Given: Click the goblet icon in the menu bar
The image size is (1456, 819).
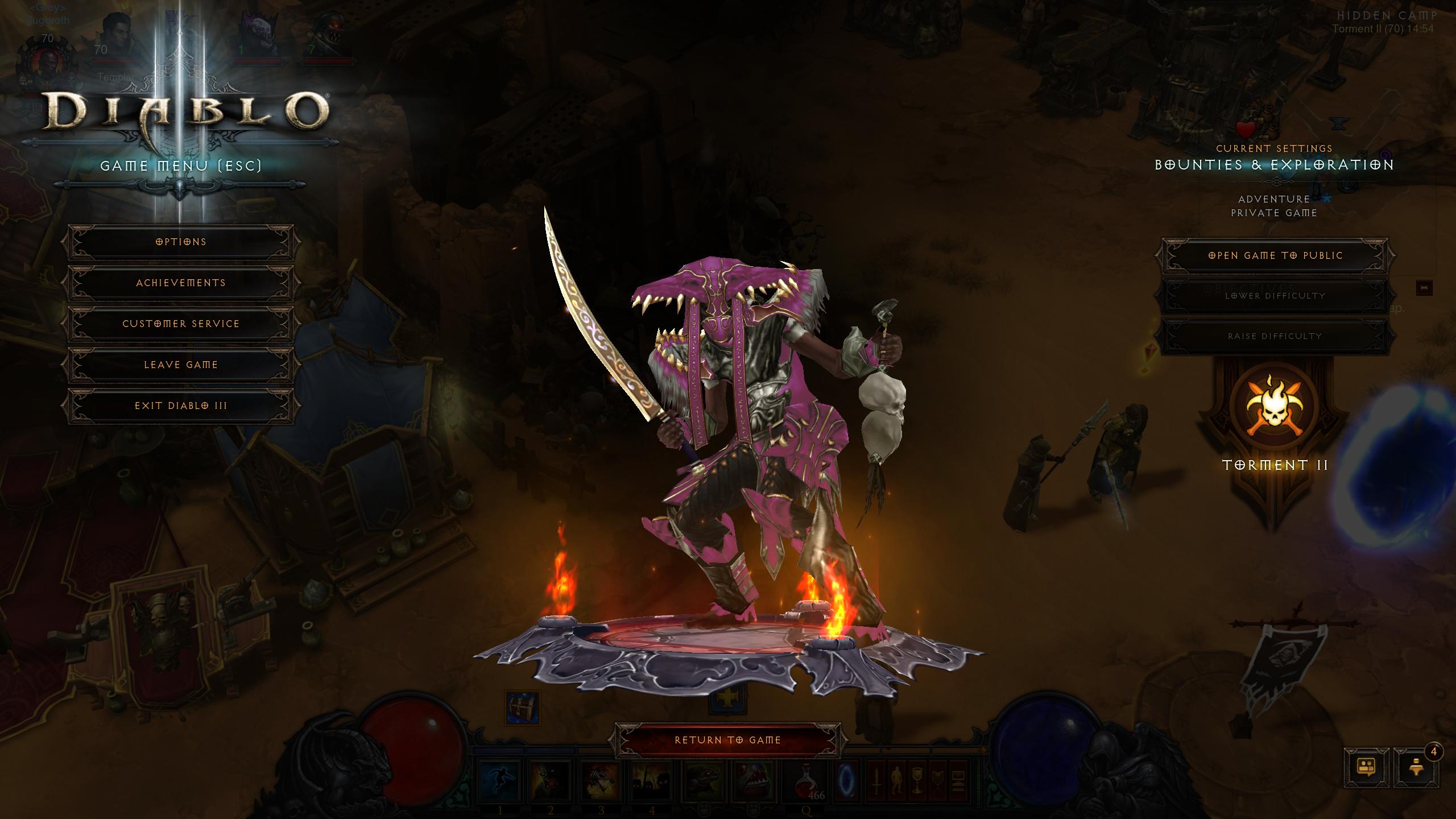Looking at the screenshot, I should (x=916, y=781).
